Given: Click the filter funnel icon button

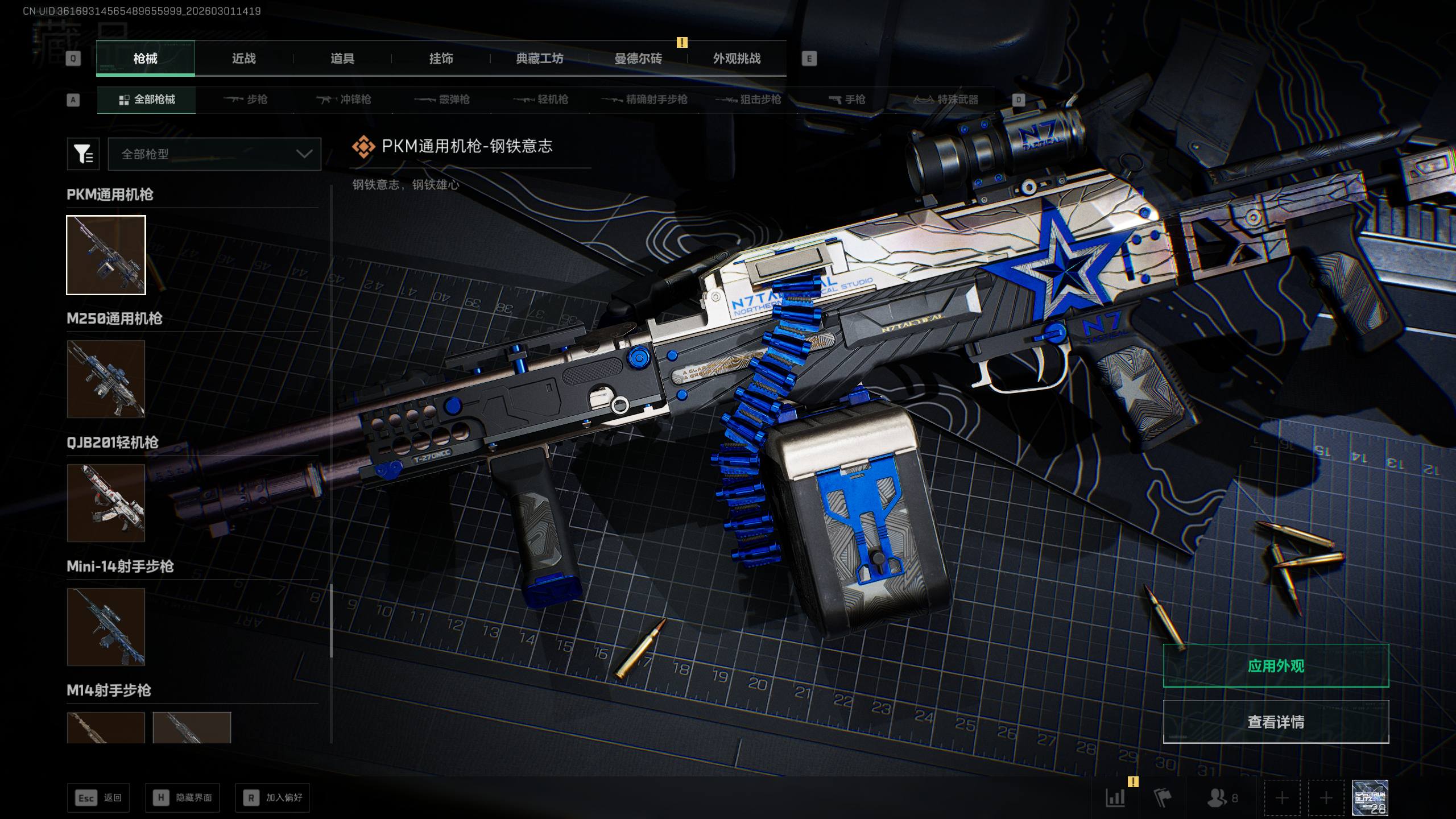Looking at the screenshot, I should [x=83, y=154].
